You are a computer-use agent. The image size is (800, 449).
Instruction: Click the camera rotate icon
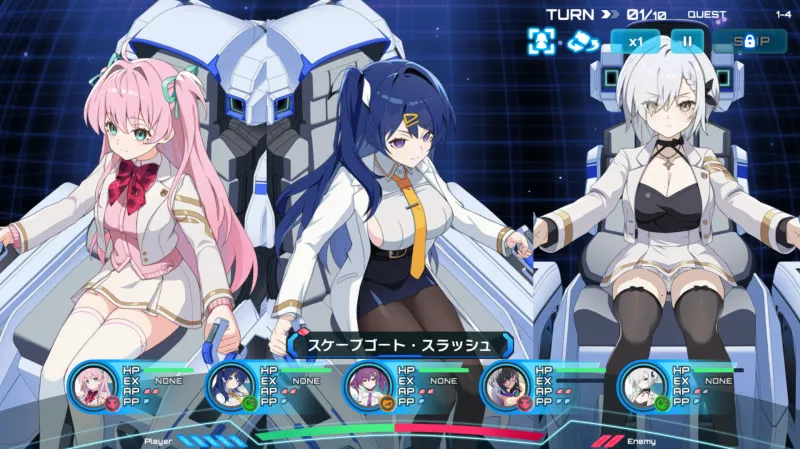[x=580, y=41]
